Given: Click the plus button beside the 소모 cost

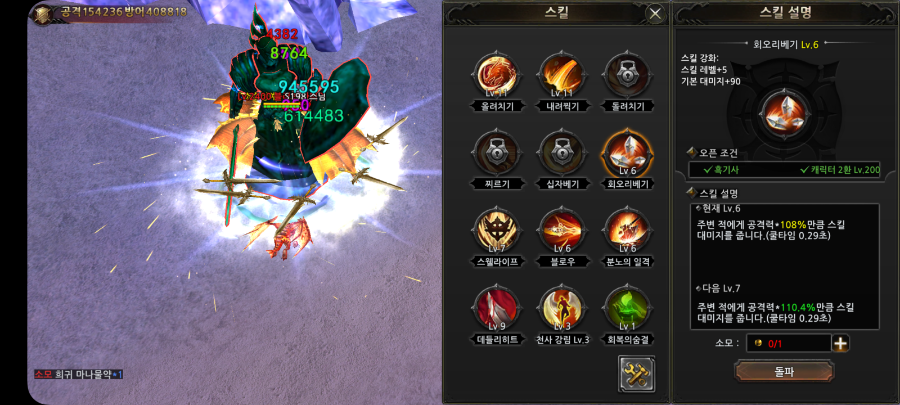Looking at the screenshot, I should pos(841,344).
